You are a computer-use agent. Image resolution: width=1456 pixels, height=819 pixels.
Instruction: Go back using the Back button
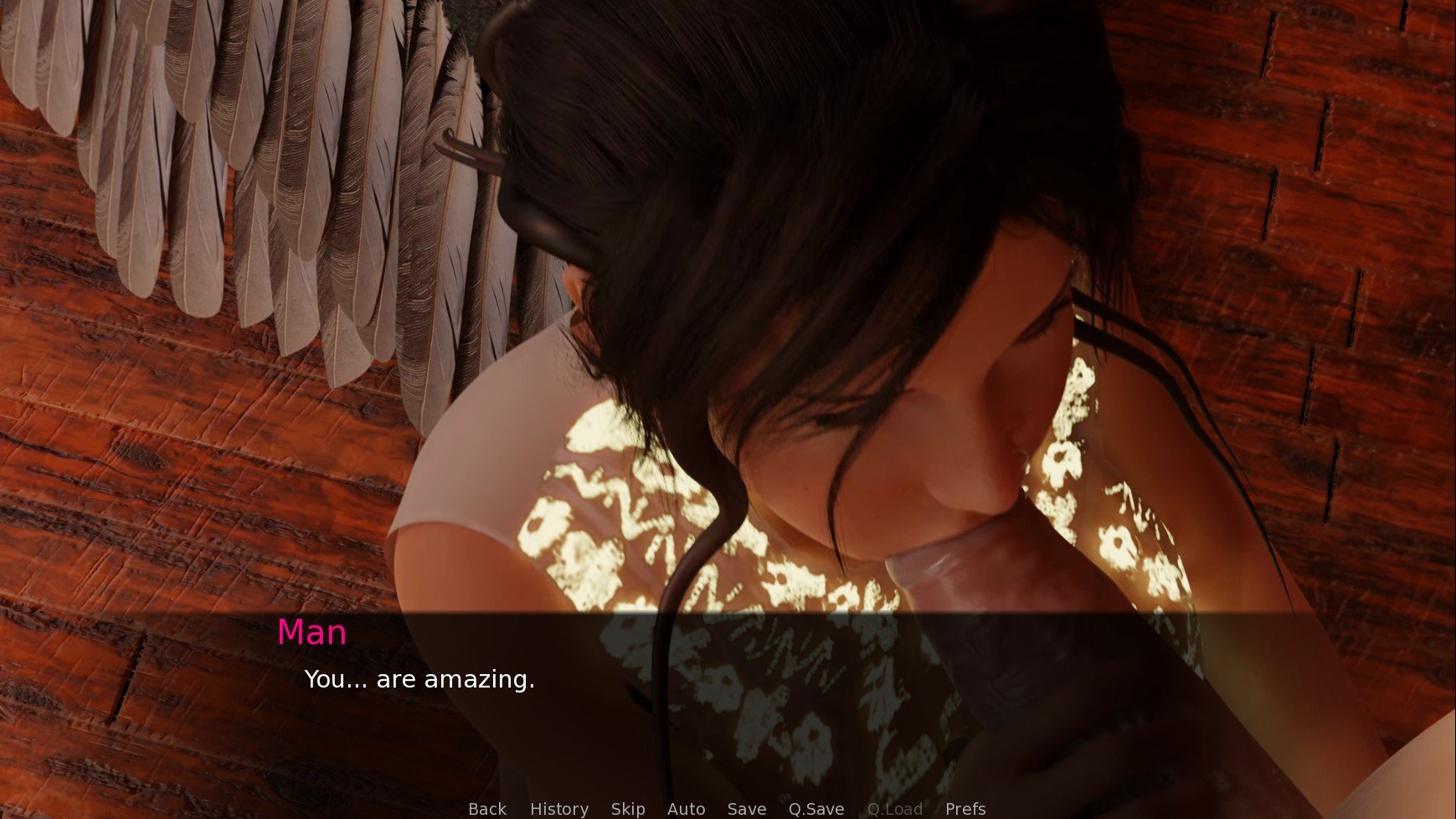(487, 809)
